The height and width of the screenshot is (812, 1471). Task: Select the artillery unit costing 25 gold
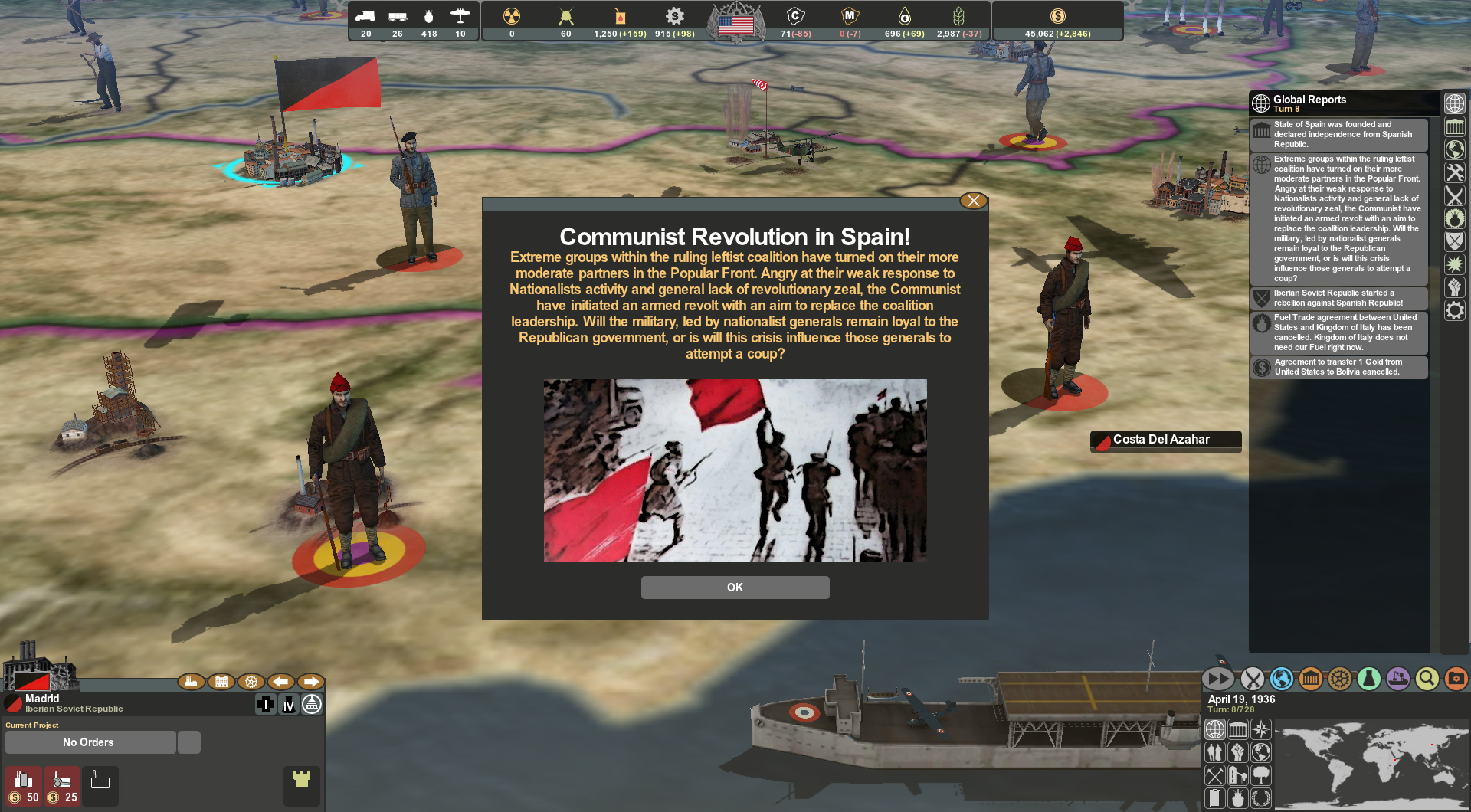tap(61, 787)
